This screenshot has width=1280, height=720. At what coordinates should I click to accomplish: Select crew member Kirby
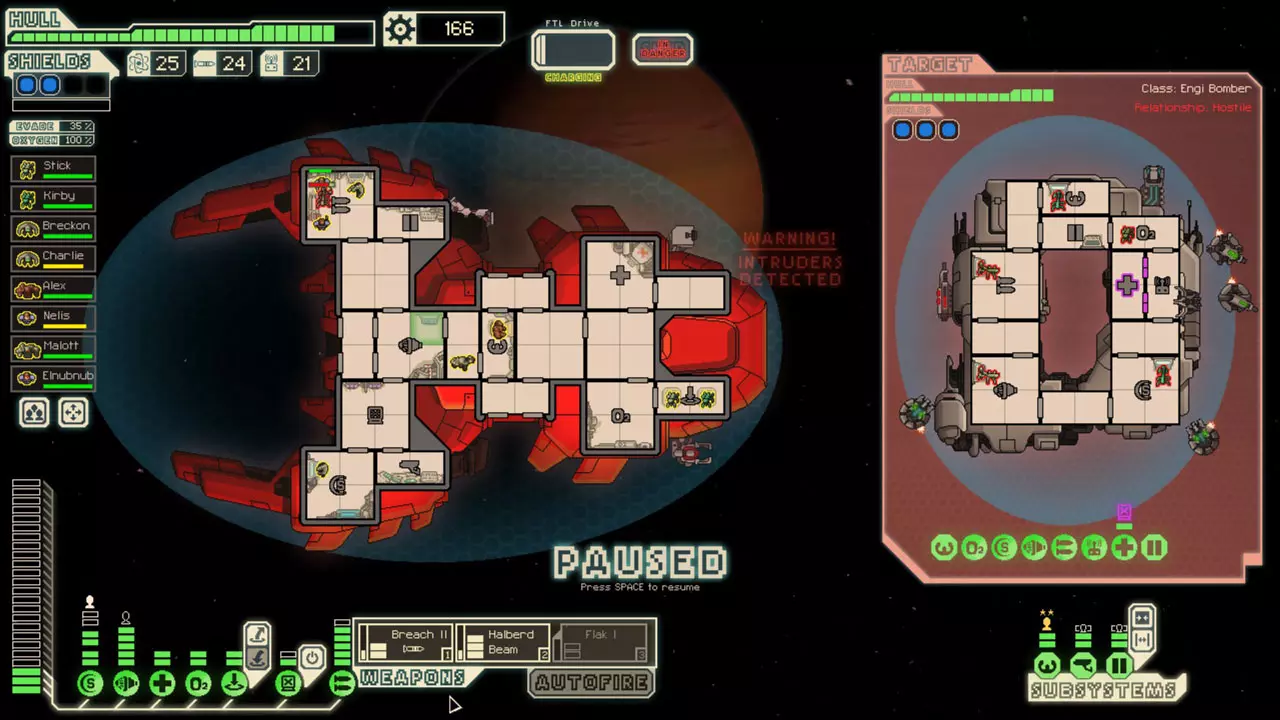pos(54,198)
